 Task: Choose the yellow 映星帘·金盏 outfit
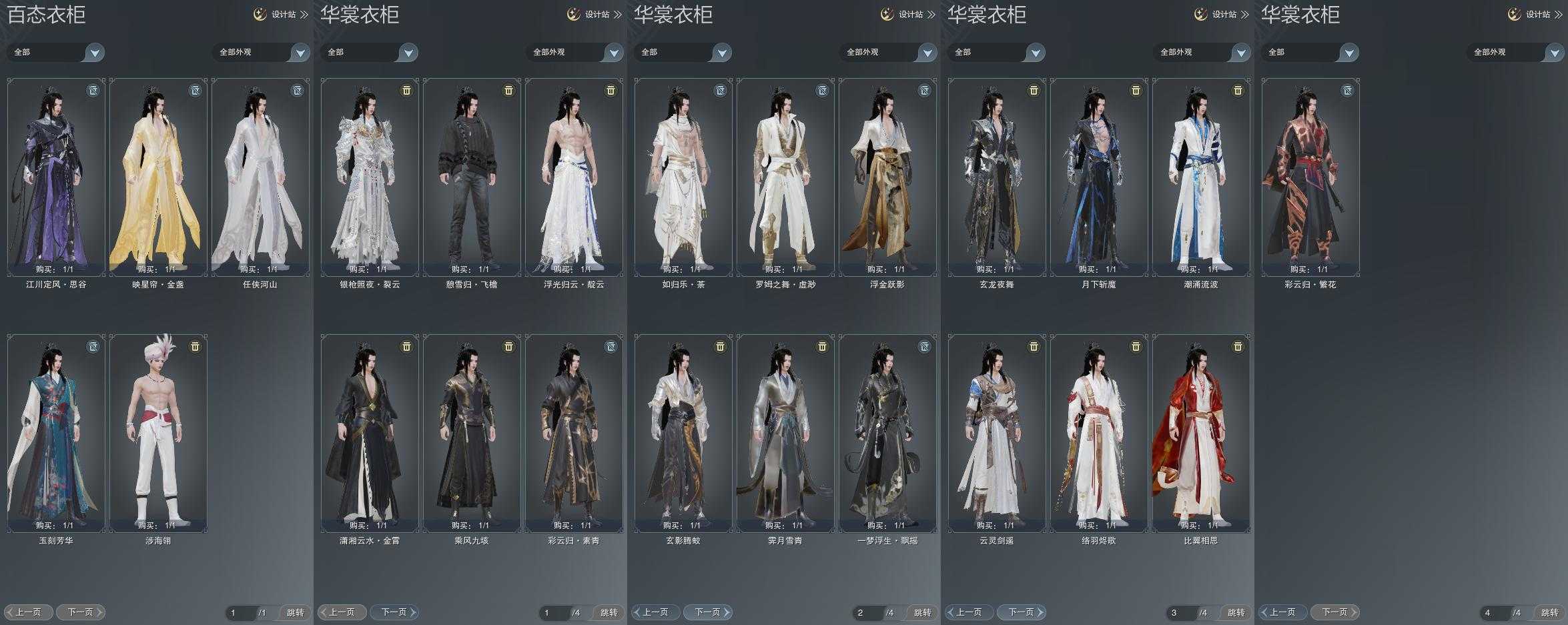pos(158,177)
